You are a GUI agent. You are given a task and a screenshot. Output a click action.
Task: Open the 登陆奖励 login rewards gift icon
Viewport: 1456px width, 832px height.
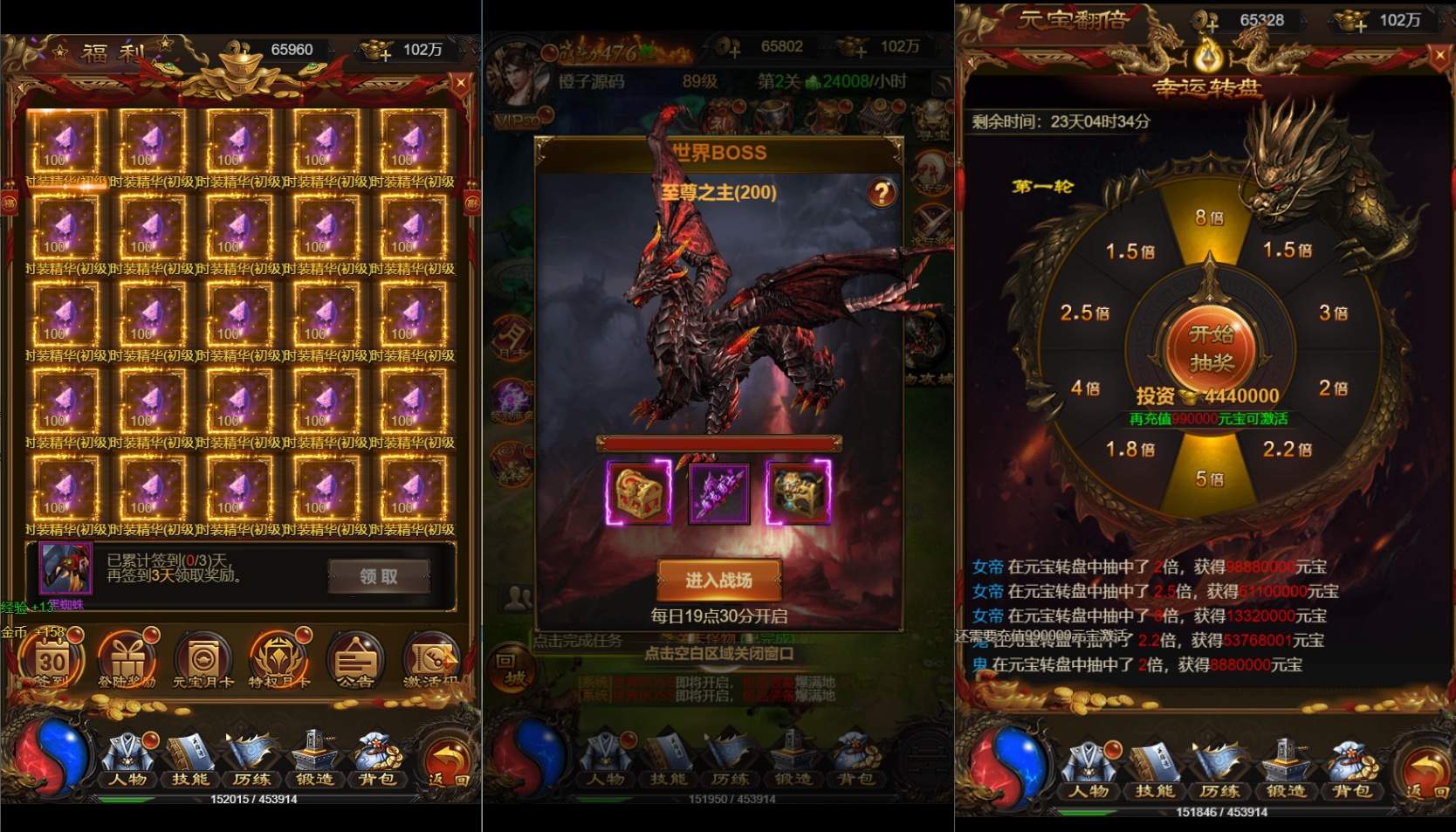(x=126, y=659)
